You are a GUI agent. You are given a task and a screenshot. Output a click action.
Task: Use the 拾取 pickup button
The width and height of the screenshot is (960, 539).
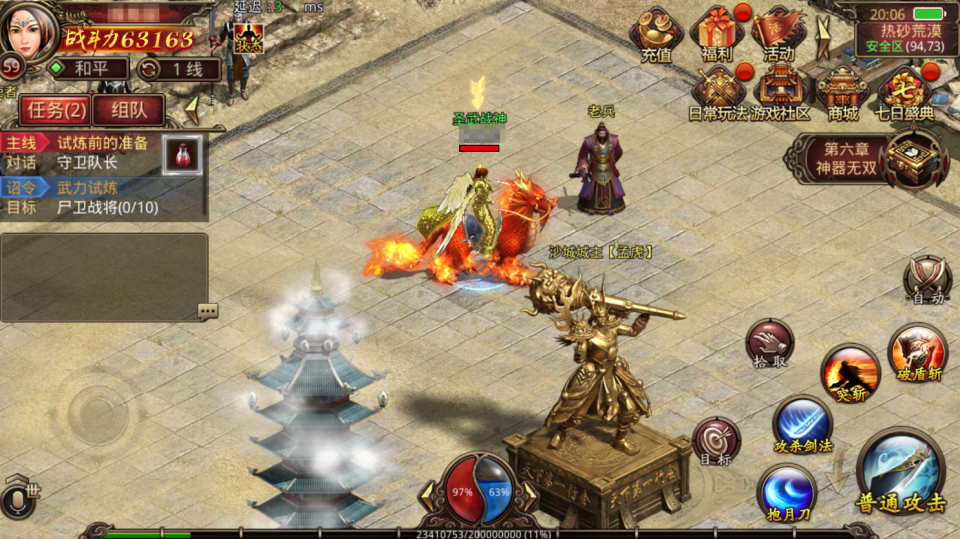pos(770,344)
